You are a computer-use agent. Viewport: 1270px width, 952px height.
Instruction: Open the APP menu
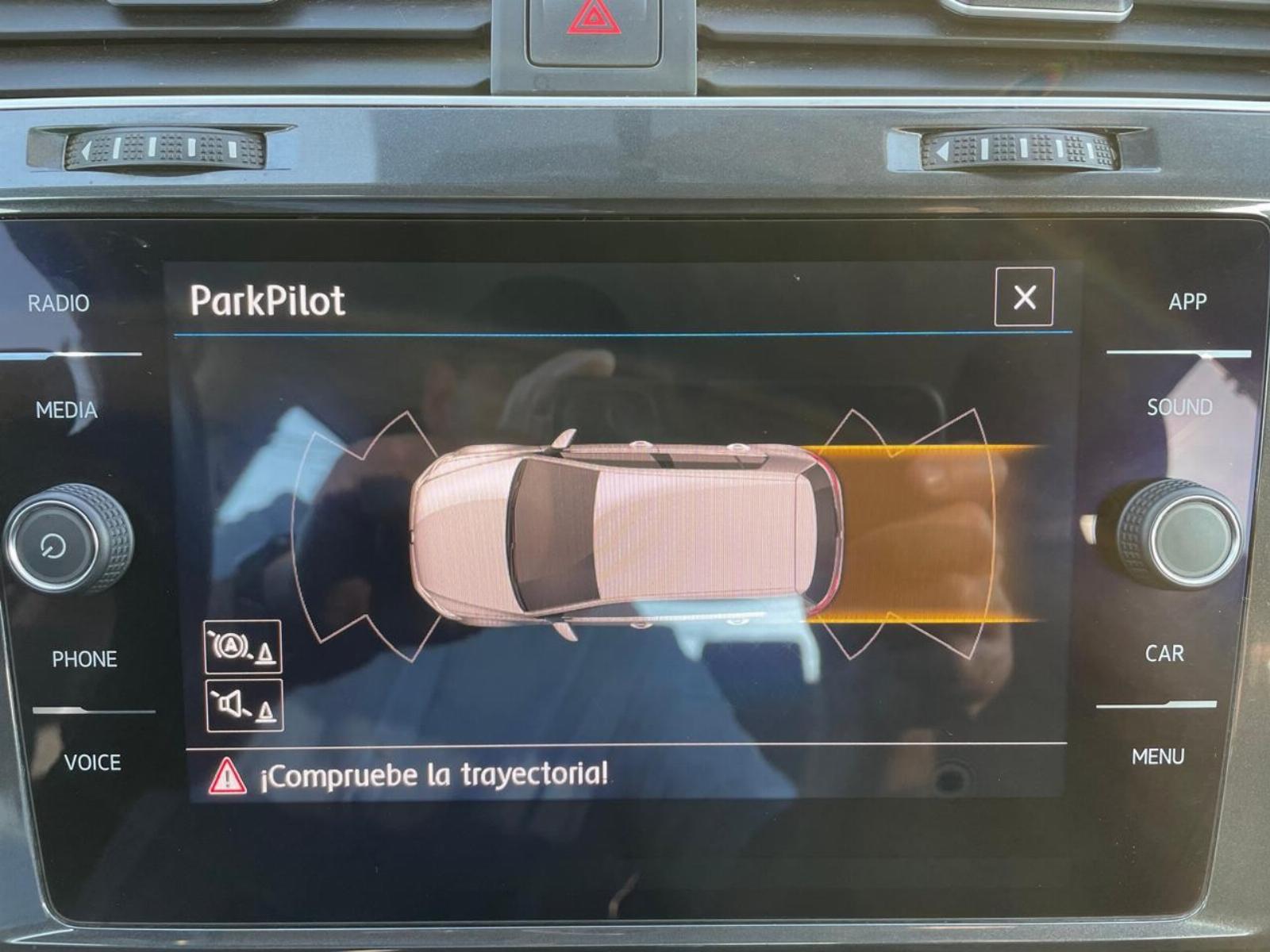pyautogui.click(x=1187, y=301)
